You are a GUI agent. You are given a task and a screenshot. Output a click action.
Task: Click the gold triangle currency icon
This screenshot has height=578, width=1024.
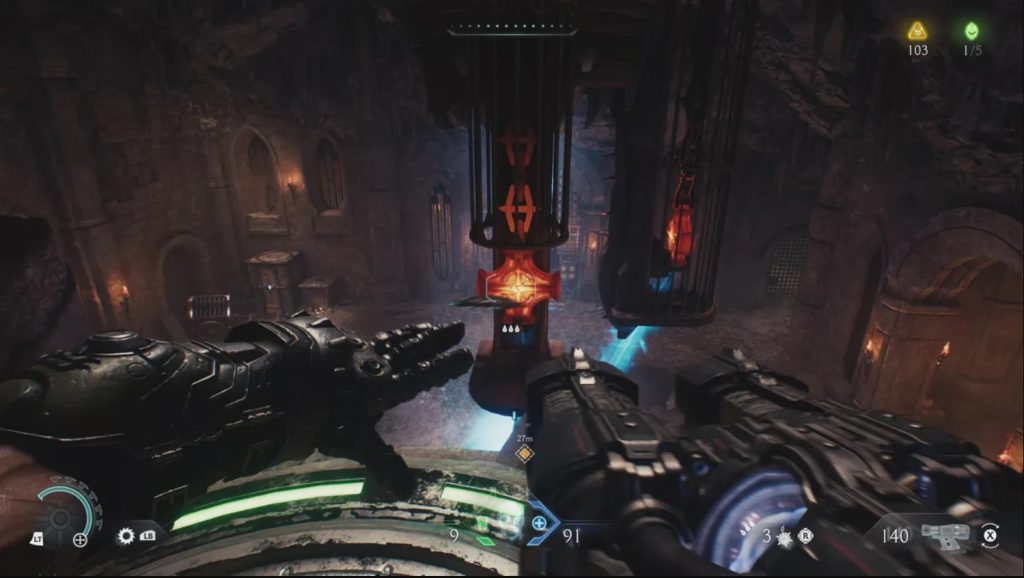point(917,31)
